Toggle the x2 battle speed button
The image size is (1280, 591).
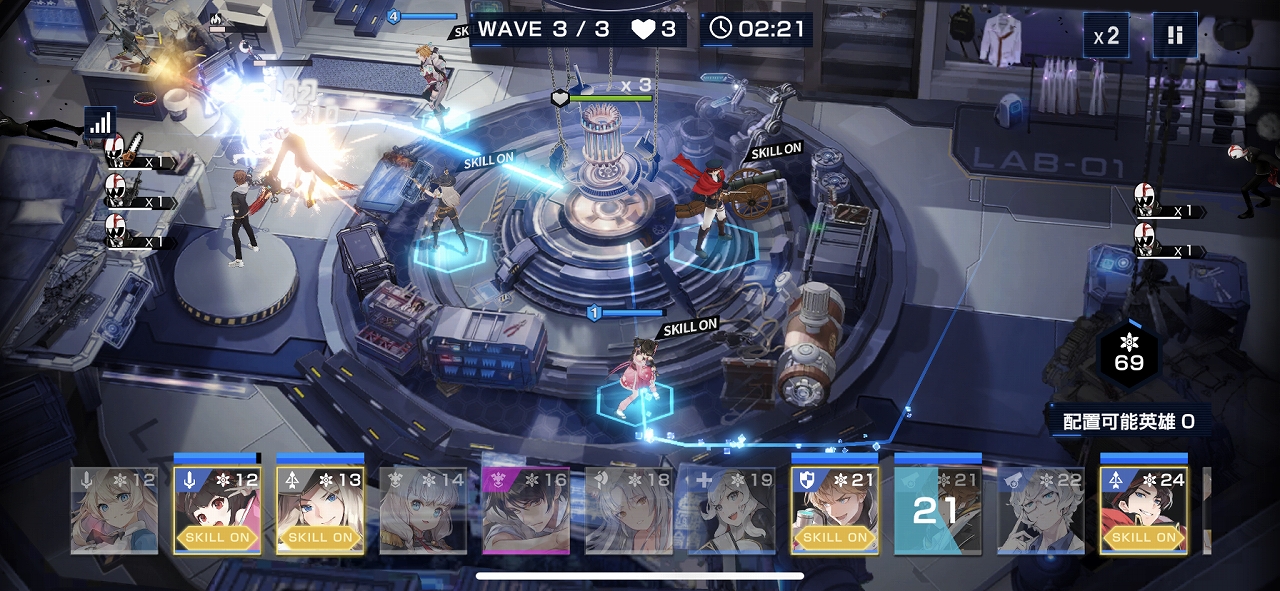pos(1106,36)
